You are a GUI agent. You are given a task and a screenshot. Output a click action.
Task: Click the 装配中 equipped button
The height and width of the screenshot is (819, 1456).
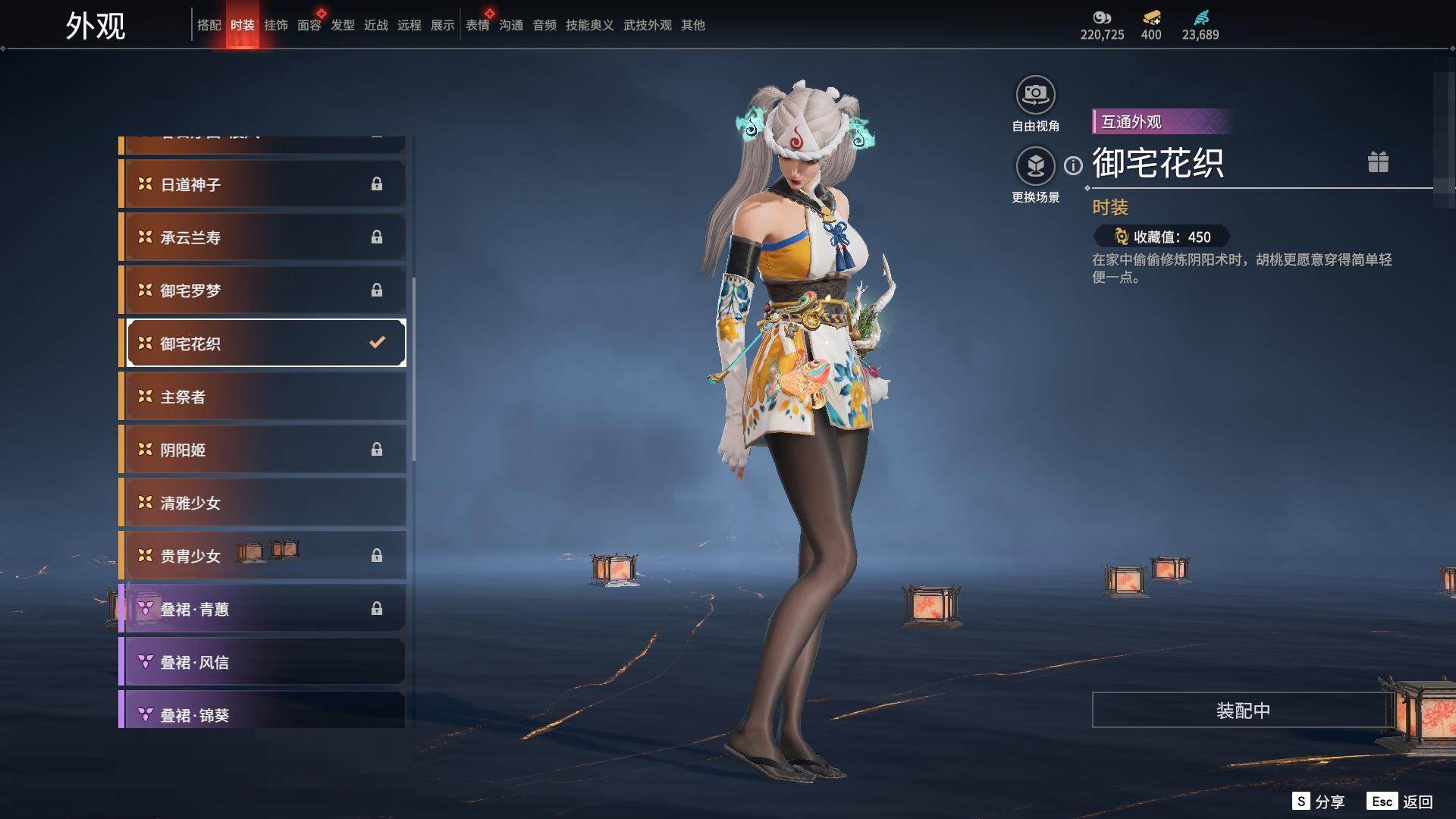1242,711
